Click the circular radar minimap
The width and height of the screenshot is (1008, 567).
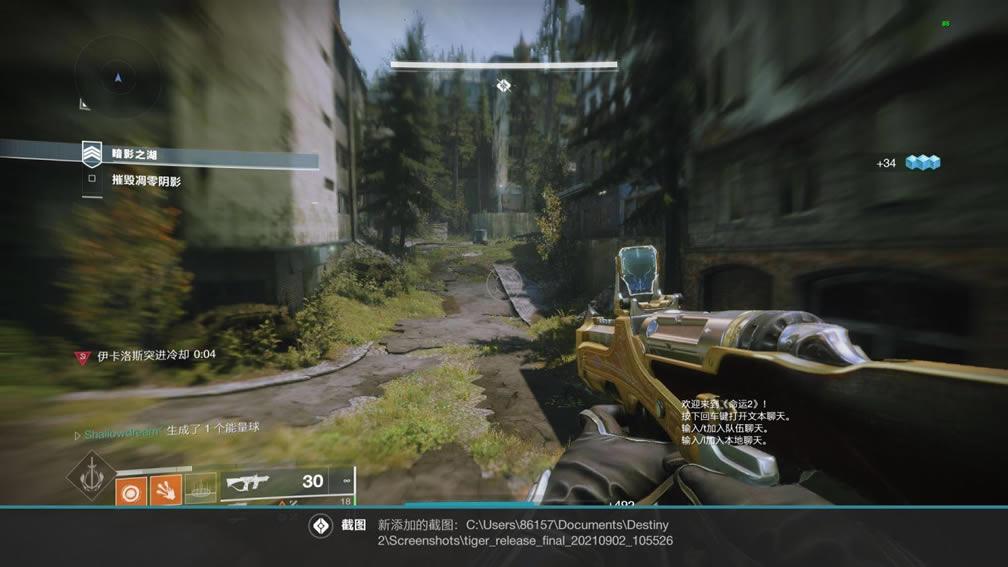point(118,76)
